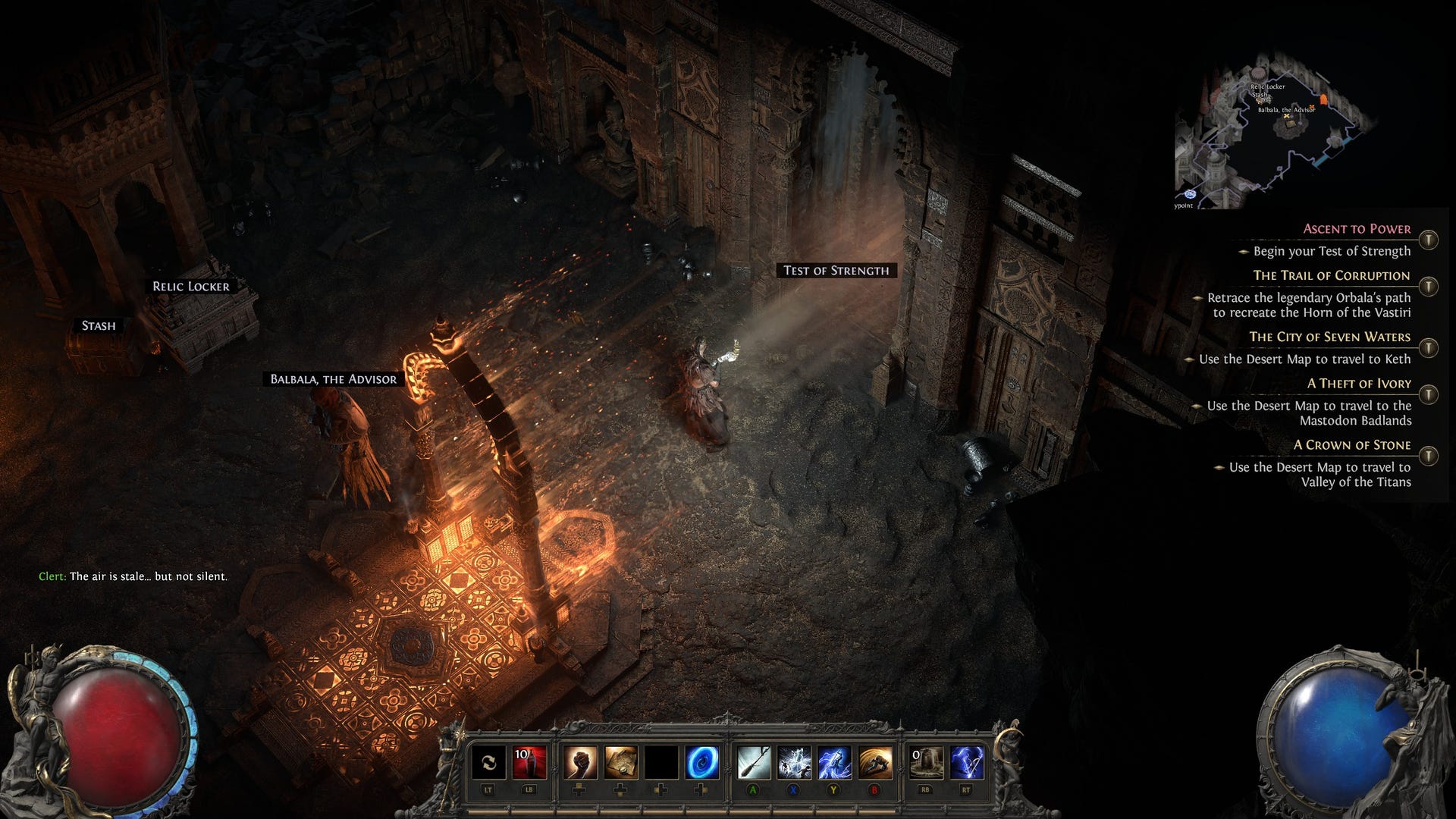This screenshot has width=1456, height=819.
Task: Activate the icy burst skill icon
Action: pyautogui.click(x=794, y=762)
